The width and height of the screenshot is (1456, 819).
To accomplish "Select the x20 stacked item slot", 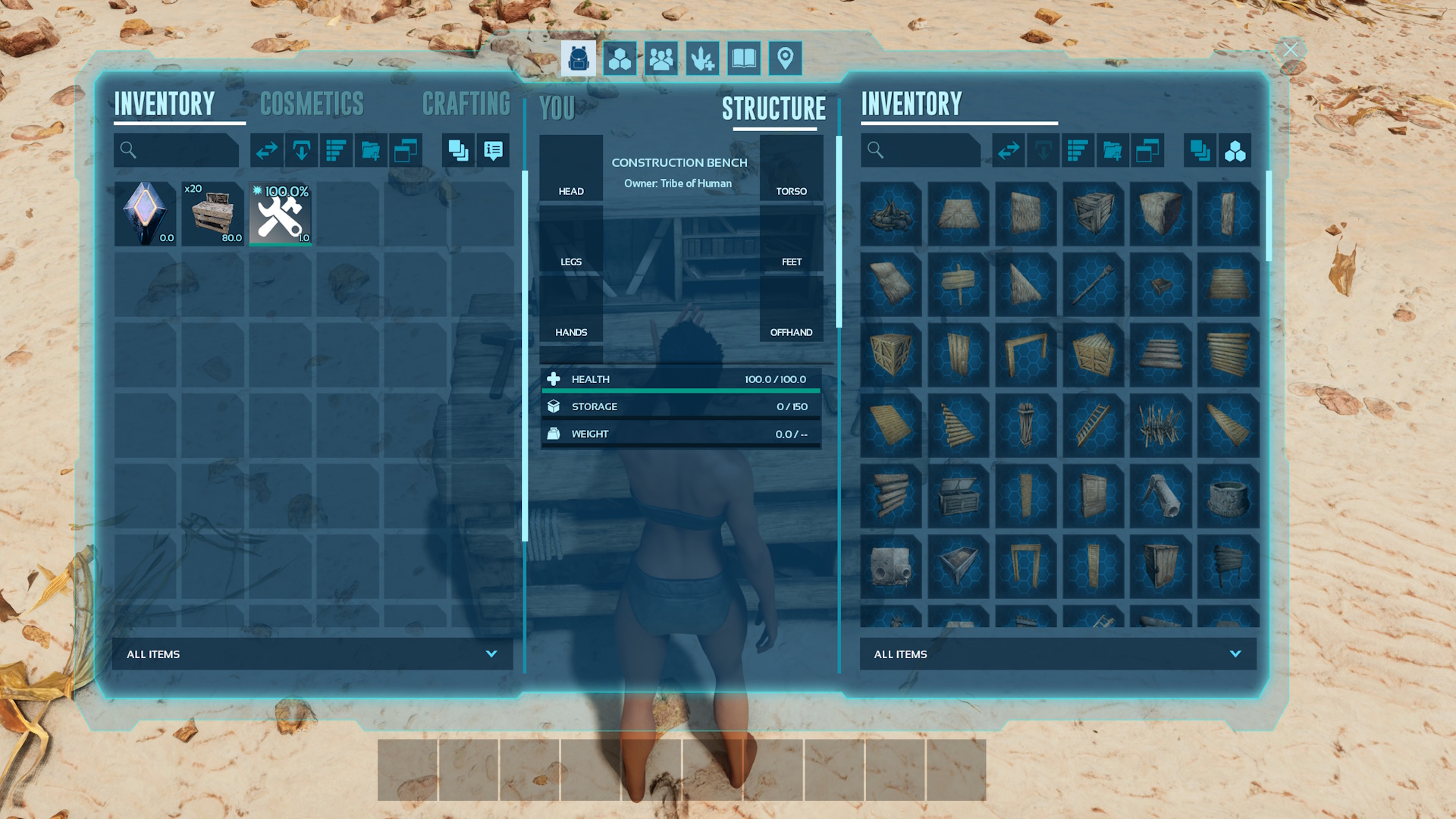I will pyautogui.click(x=212, y=214).
